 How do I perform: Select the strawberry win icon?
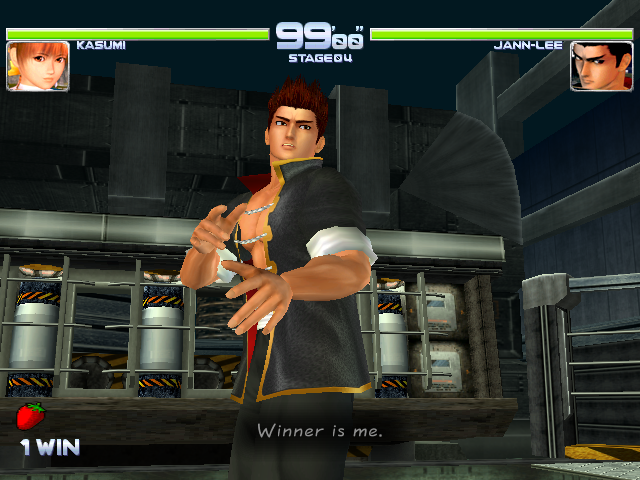tap(32, 416)
